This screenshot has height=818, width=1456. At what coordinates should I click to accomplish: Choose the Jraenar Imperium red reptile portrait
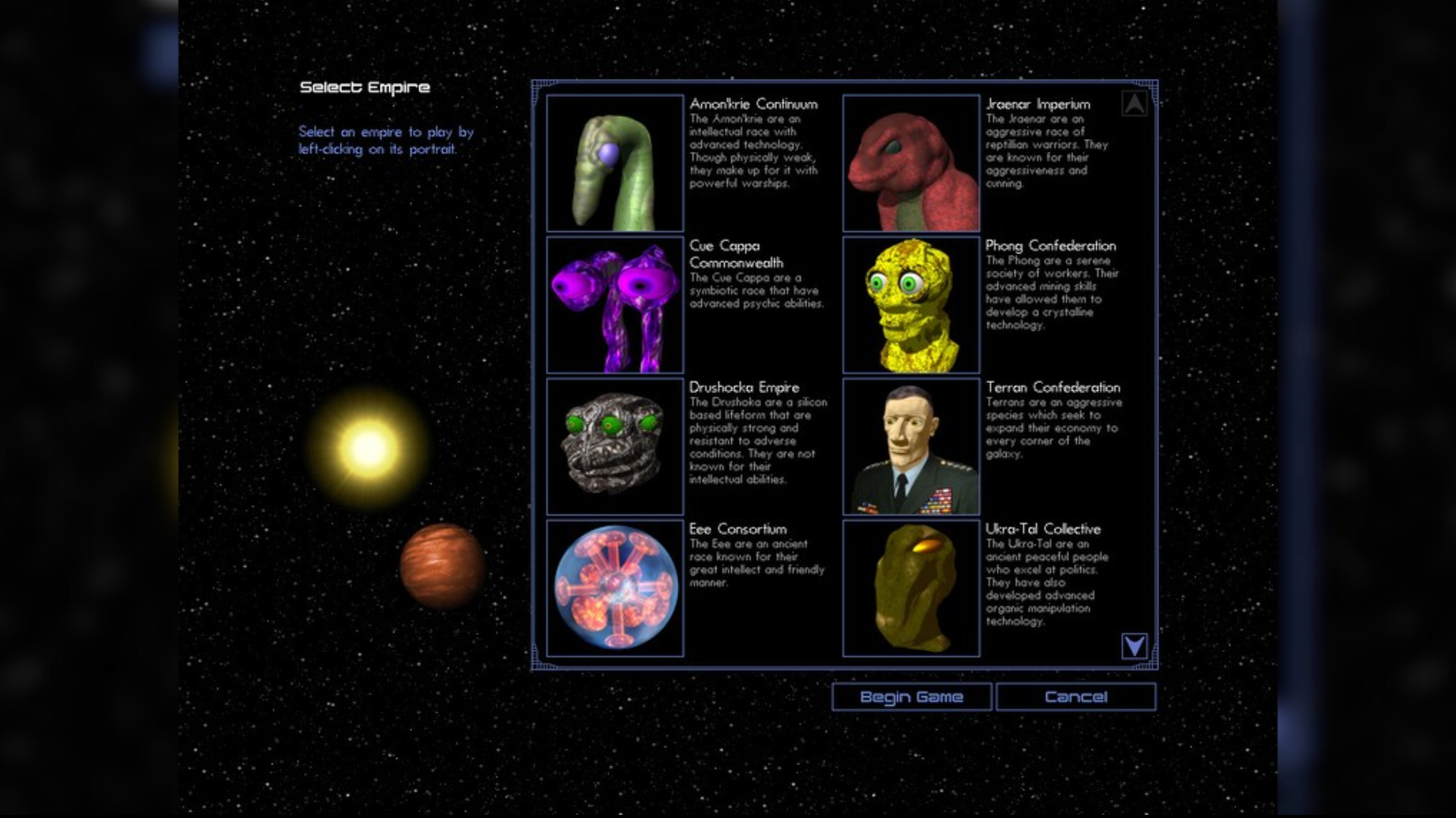tap(911, 163)
